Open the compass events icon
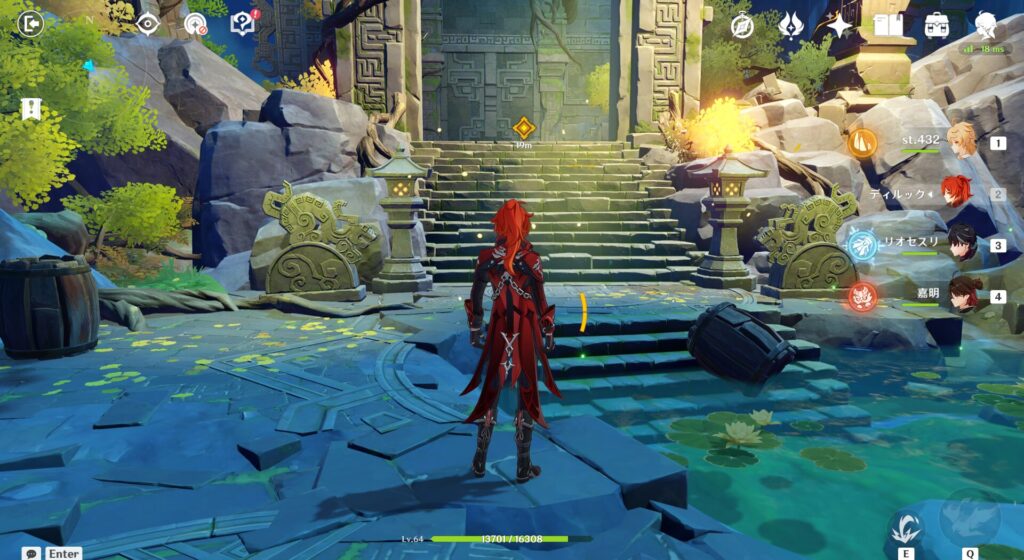This screenshot has width=1024, height=560. click(742, 26)
